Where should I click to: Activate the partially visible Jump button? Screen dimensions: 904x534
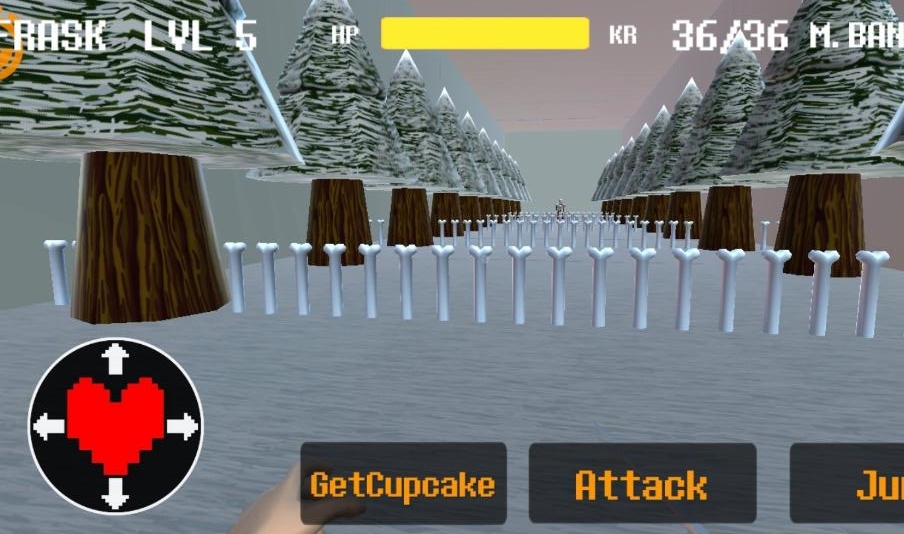[x=850, y=485]
